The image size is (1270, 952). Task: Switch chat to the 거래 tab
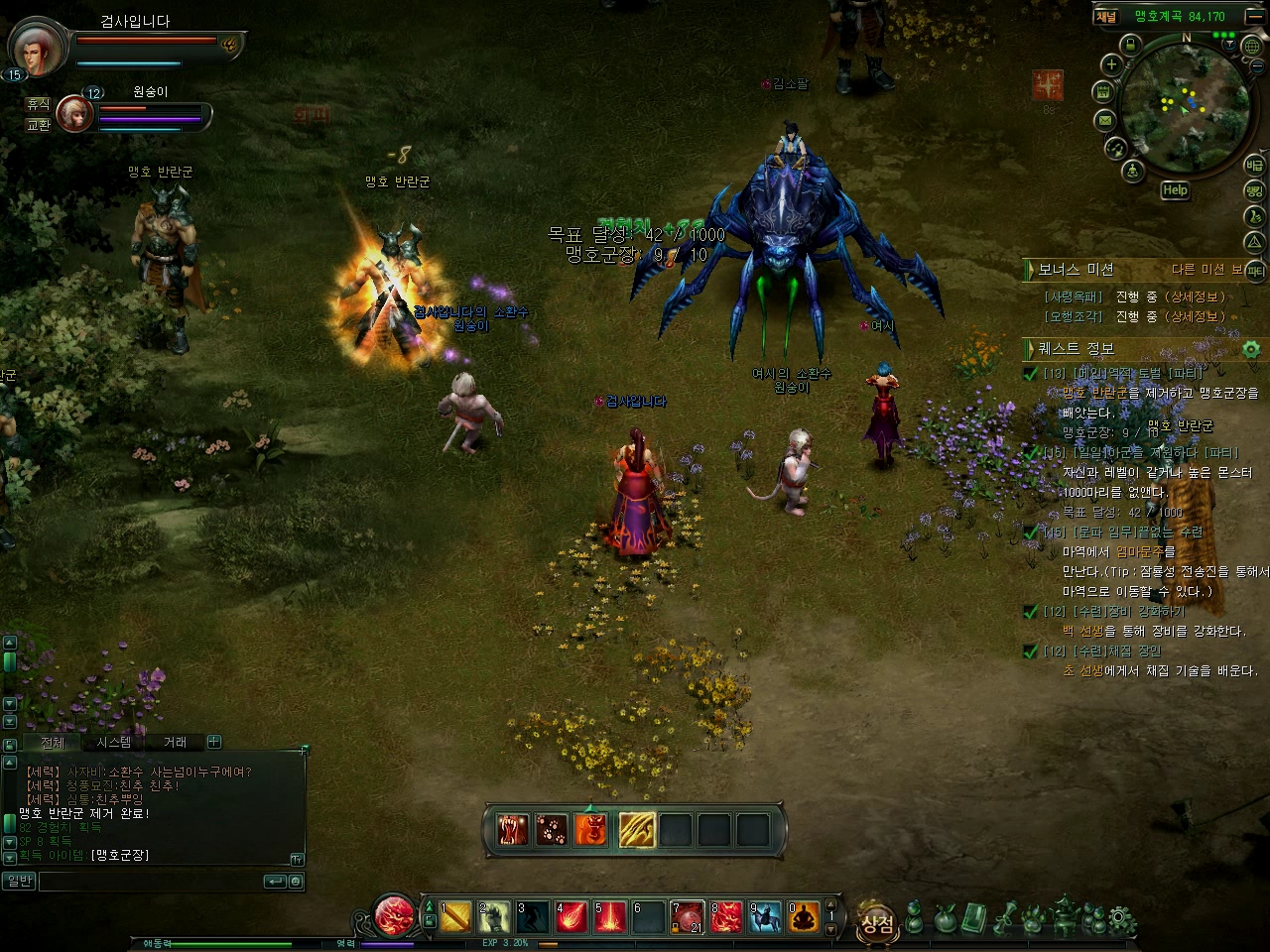point(175,742)
